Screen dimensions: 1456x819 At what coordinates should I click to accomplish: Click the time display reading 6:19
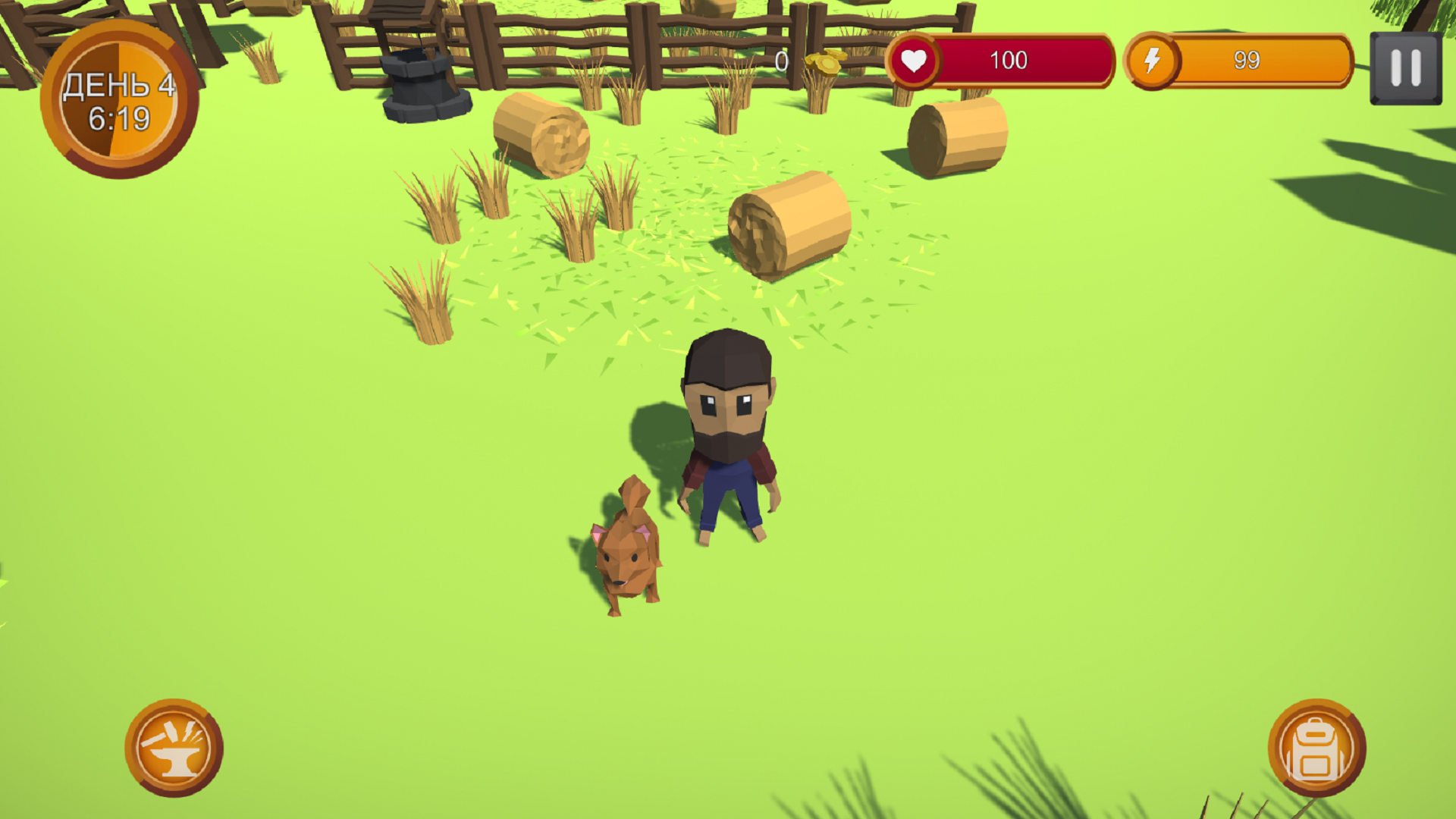pos(121,118)
